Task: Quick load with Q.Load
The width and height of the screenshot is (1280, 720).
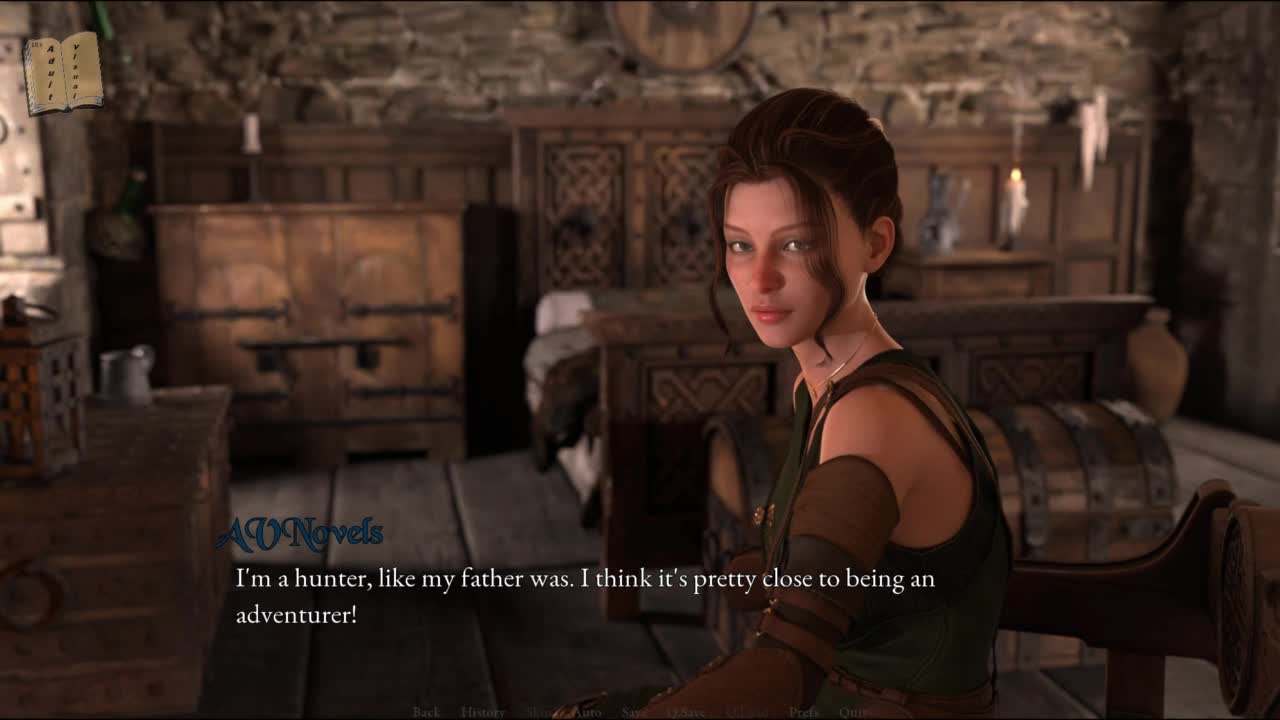Action: click(x=747, y=712)
